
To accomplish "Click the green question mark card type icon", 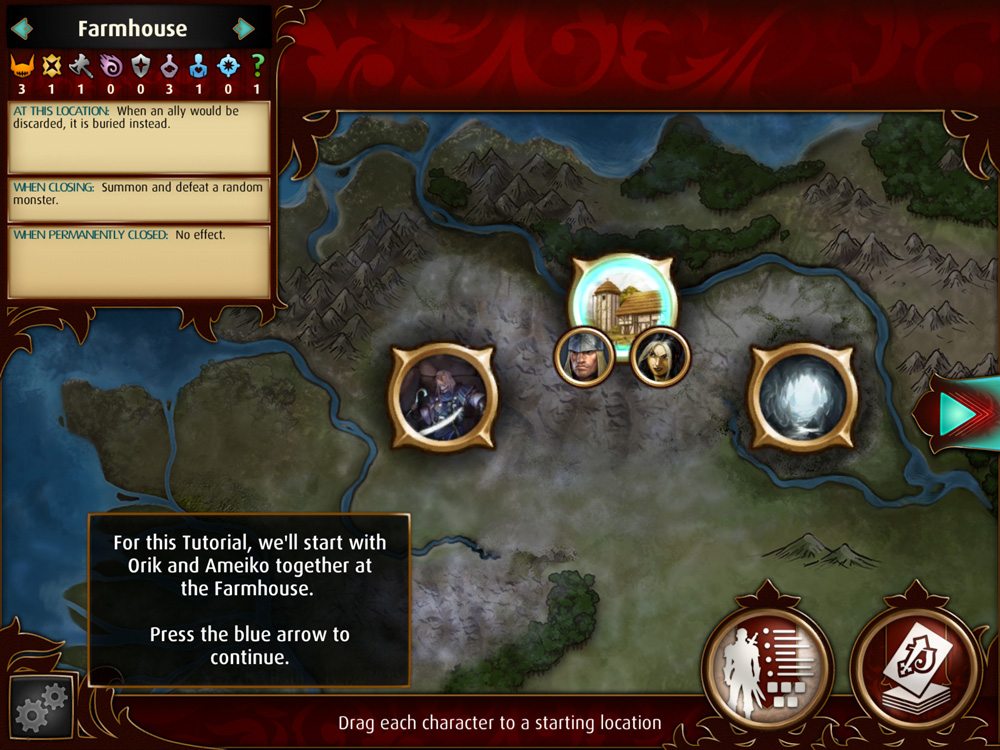I will coord(257,67).
